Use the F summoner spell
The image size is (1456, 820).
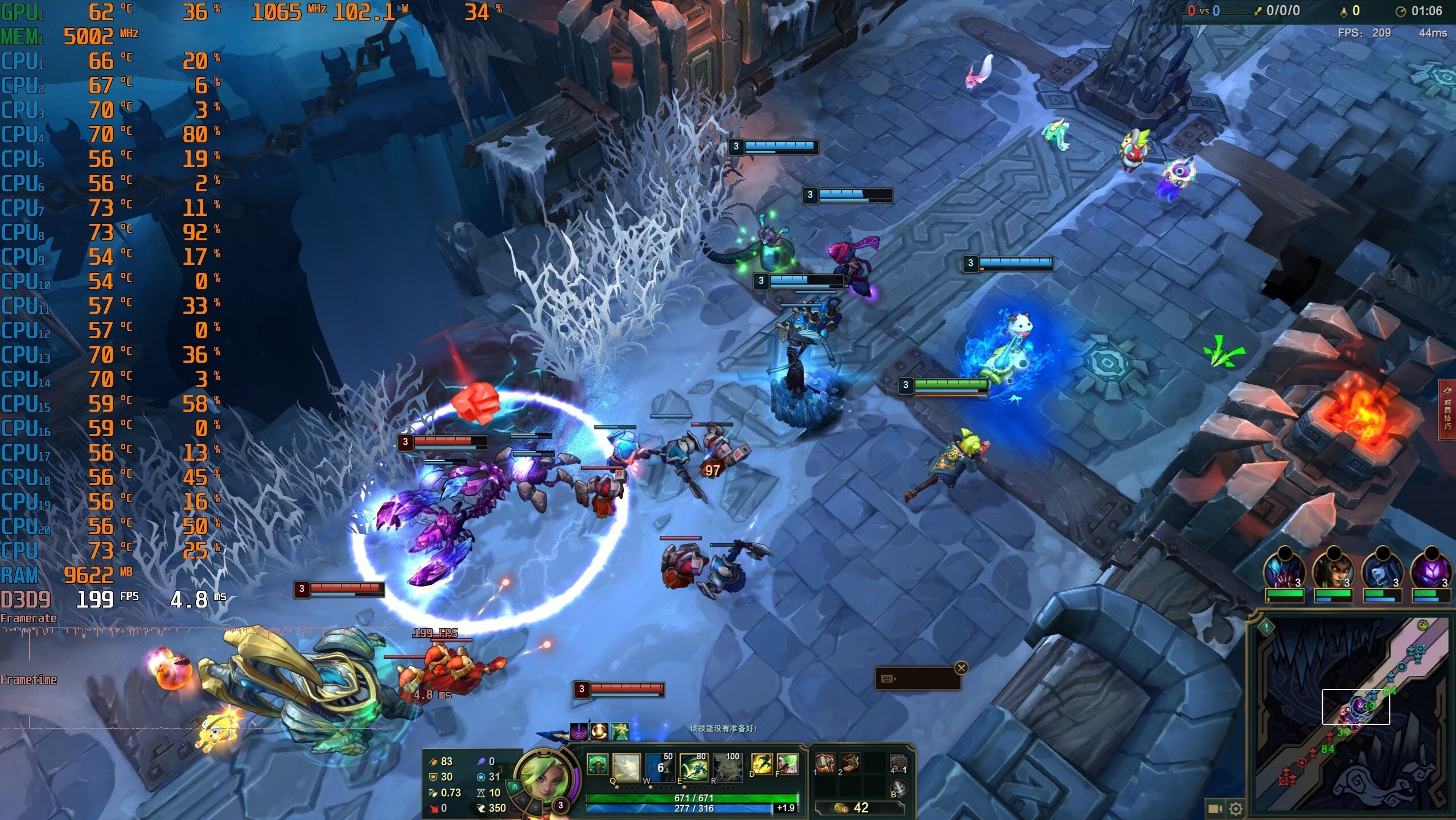click(787, 764)
